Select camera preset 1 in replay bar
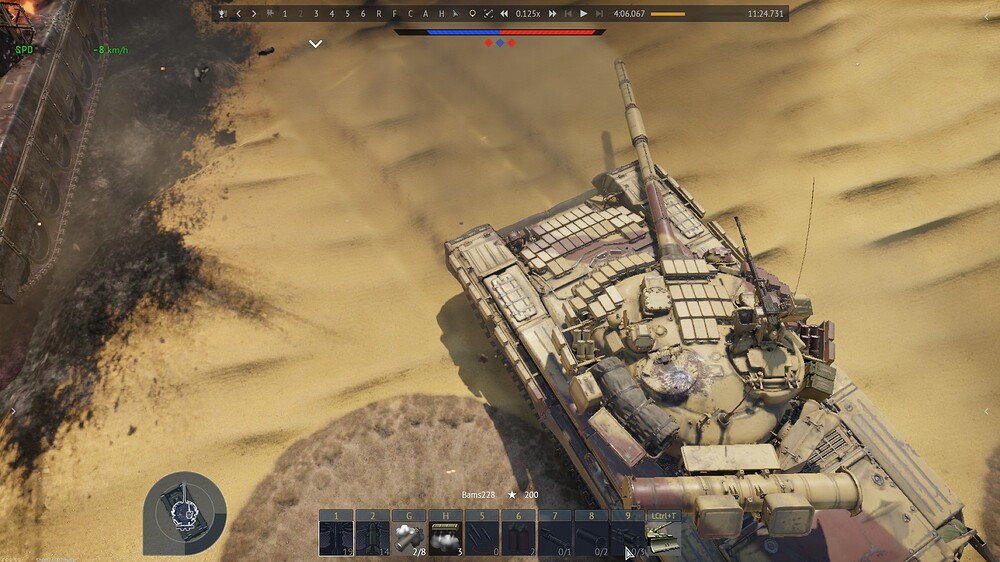Image resolution: width=1000 pixels, height=562 pixels. pyautogui.click(x=285, y=14)
